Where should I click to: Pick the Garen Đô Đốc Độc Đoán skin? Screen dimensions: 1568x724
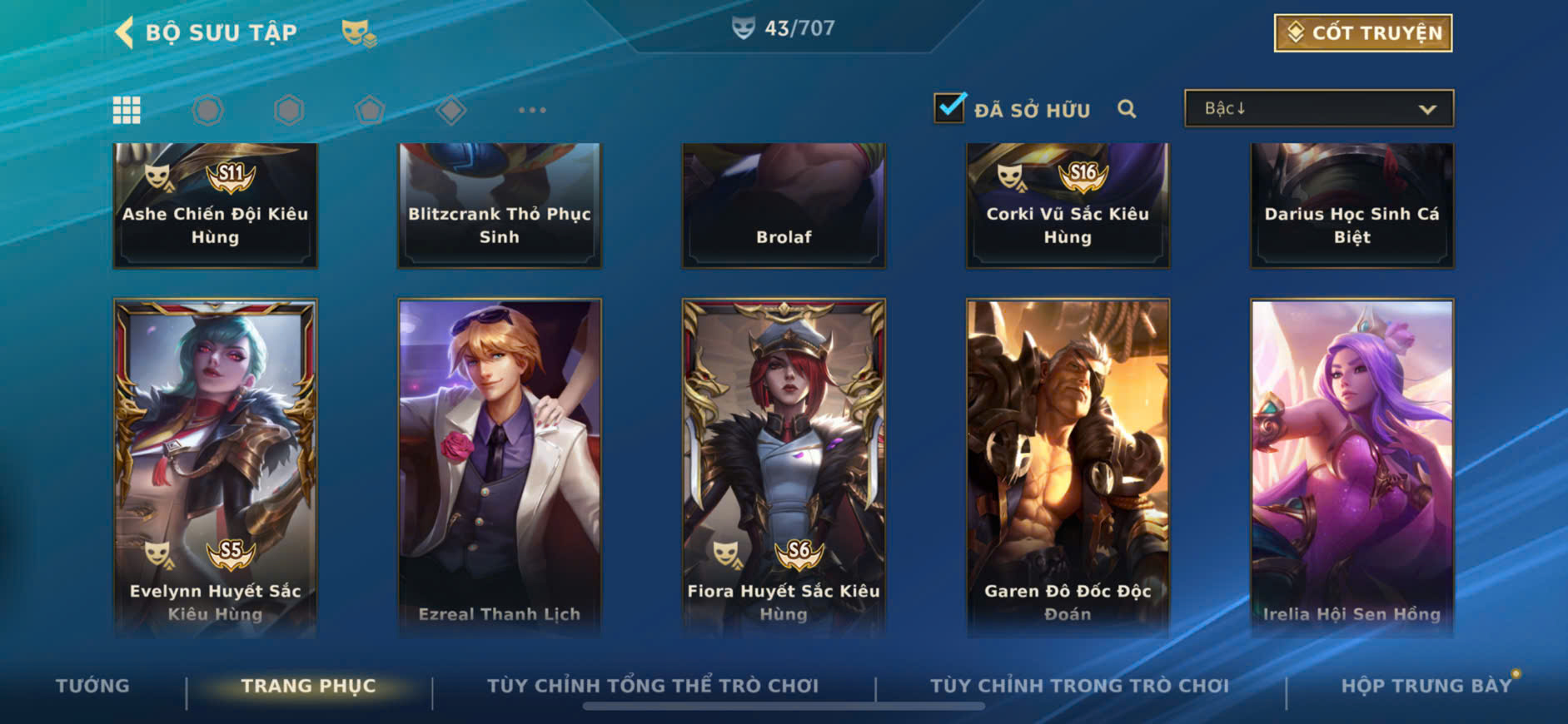[x=1068, y=466]
